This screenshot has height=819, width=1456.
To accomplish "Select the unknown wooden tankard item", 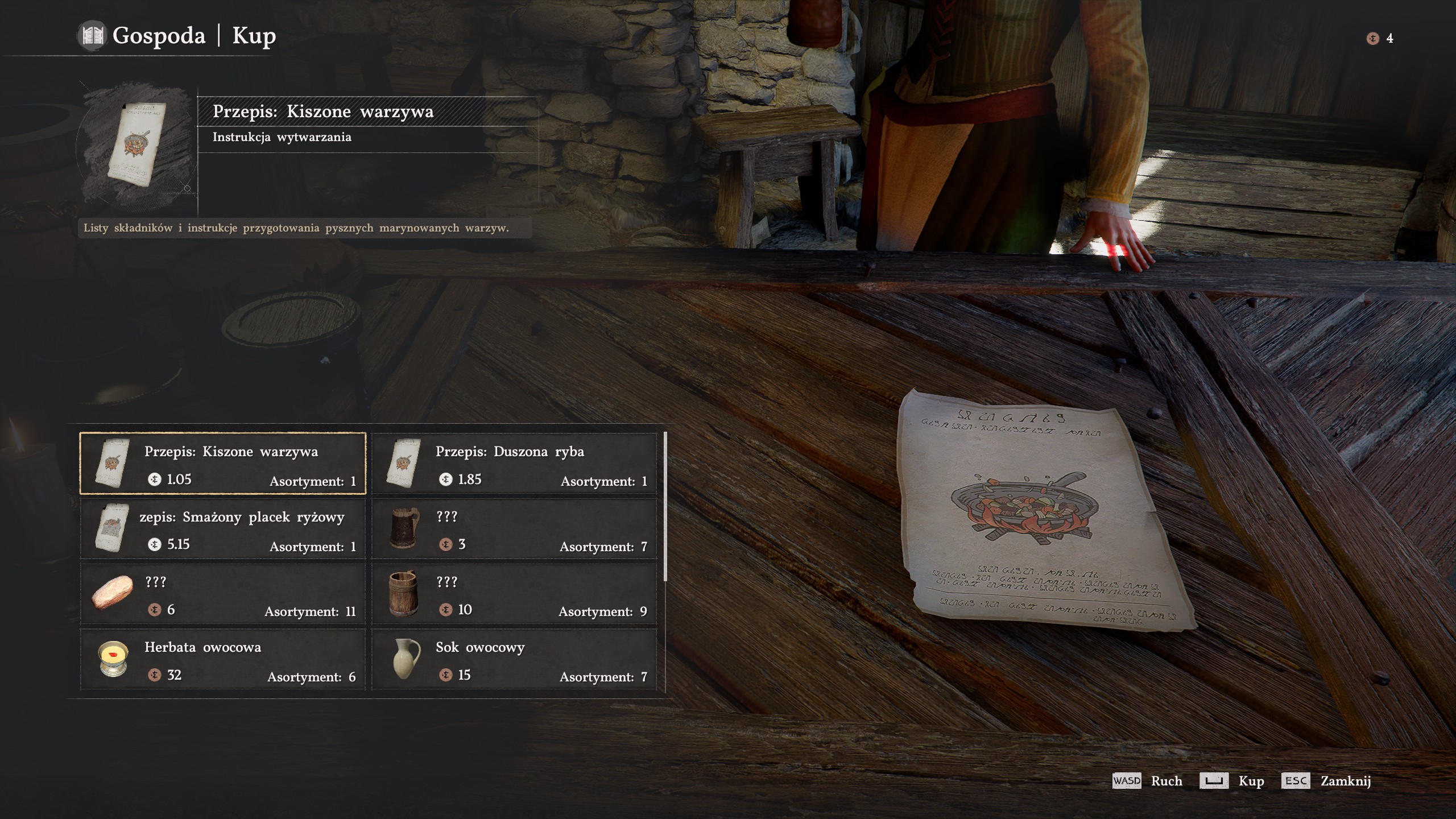I will click(x=514, y=594).
